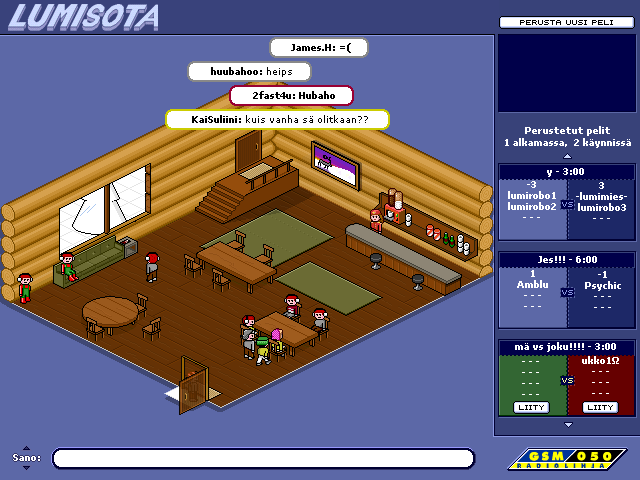Join ukko1's red team via Liity button
This screenshot has width=640, height=480.
click(600, 407)
